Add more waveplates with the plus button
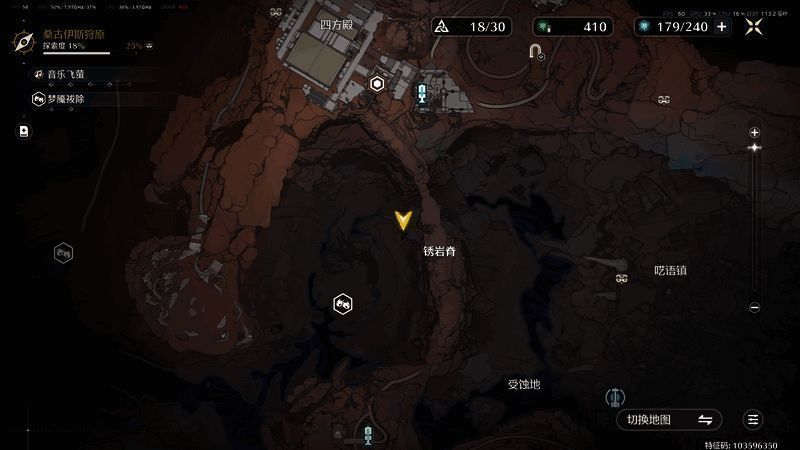 click(x=722, y=27)
